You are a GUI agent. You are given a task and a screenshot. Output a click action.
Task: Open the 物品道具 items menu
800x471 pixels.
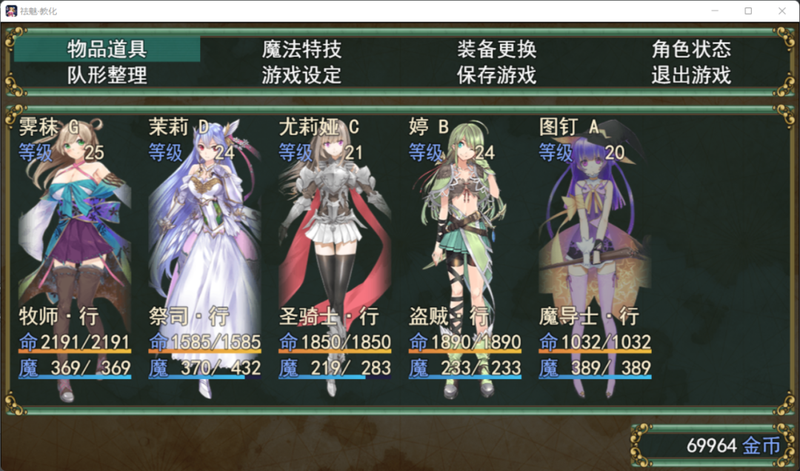click(x=107, y=49)
